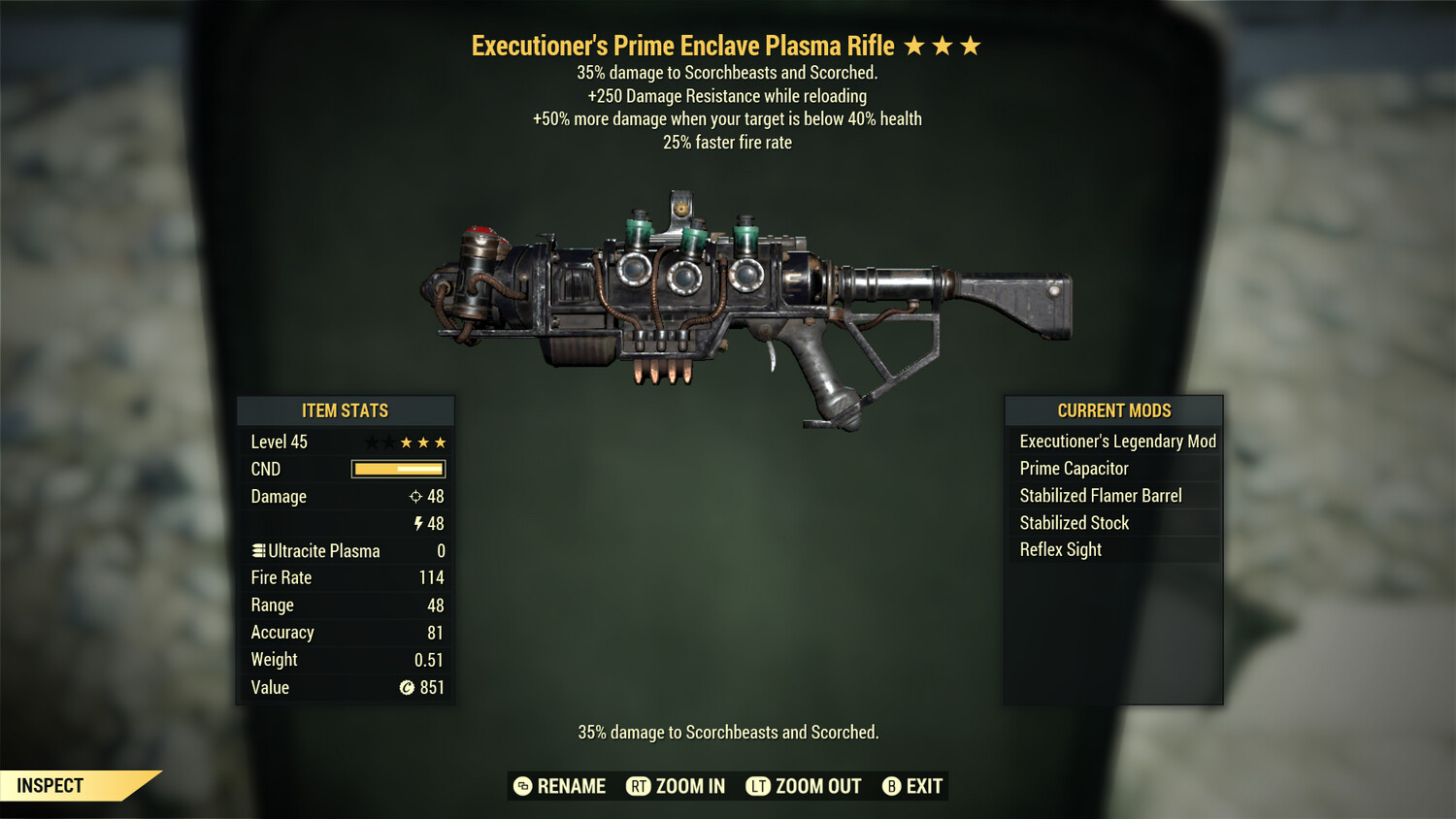Click the Ultracite Plasma ammo icon
The width and height of the screenshot is (1456, 819).
258,550
